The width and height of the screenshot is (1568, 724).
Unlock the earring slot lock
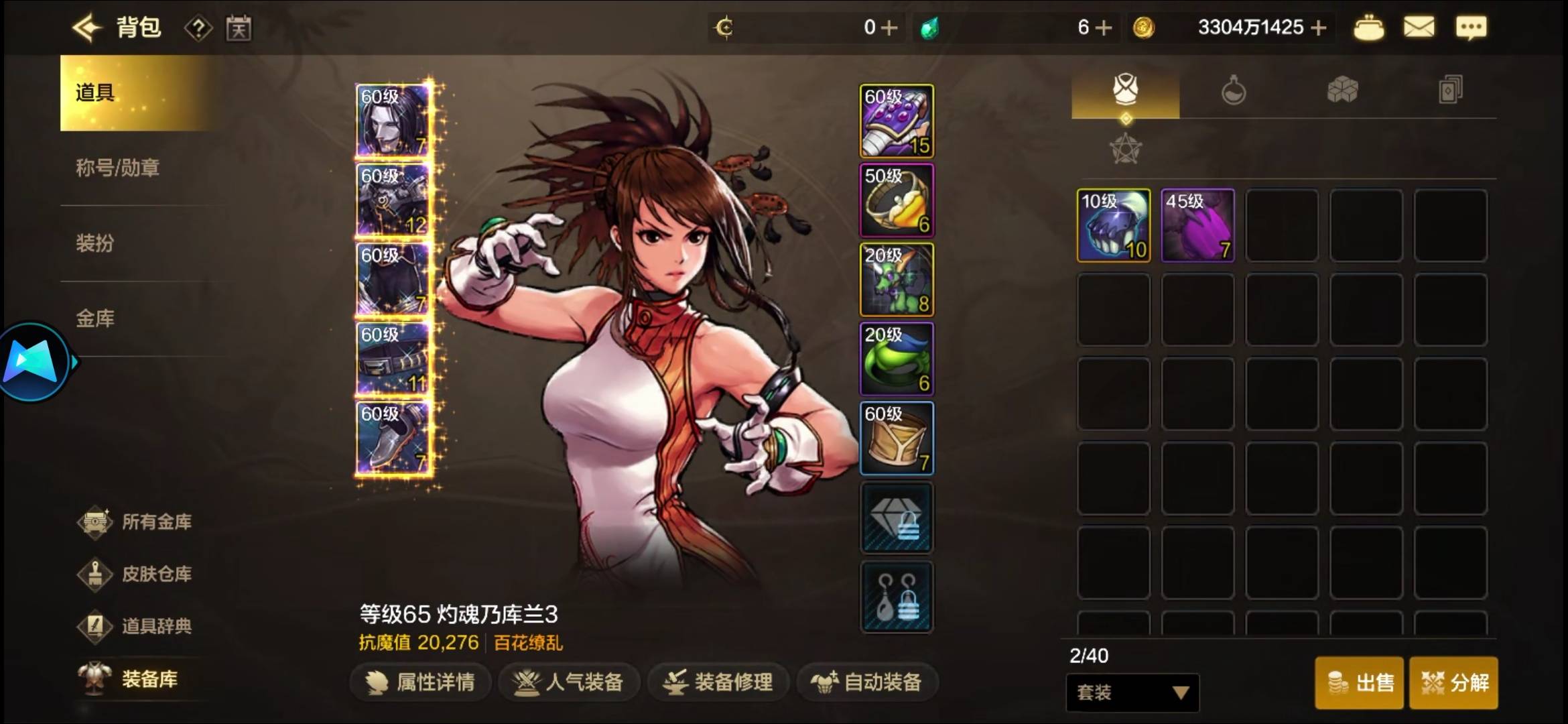(896, 597)
